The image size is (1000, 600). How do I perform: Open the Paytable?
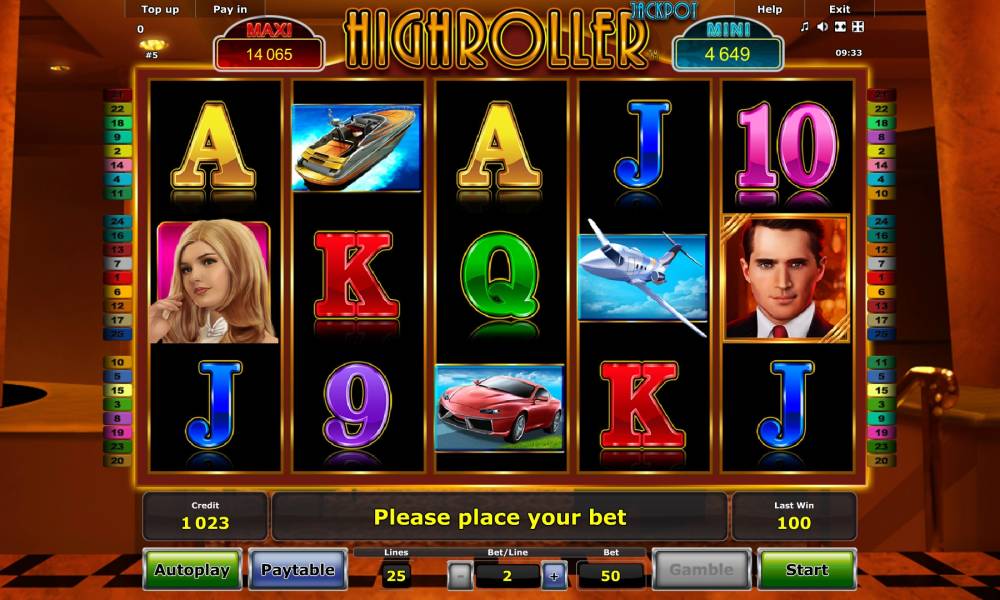click(297, 570)
